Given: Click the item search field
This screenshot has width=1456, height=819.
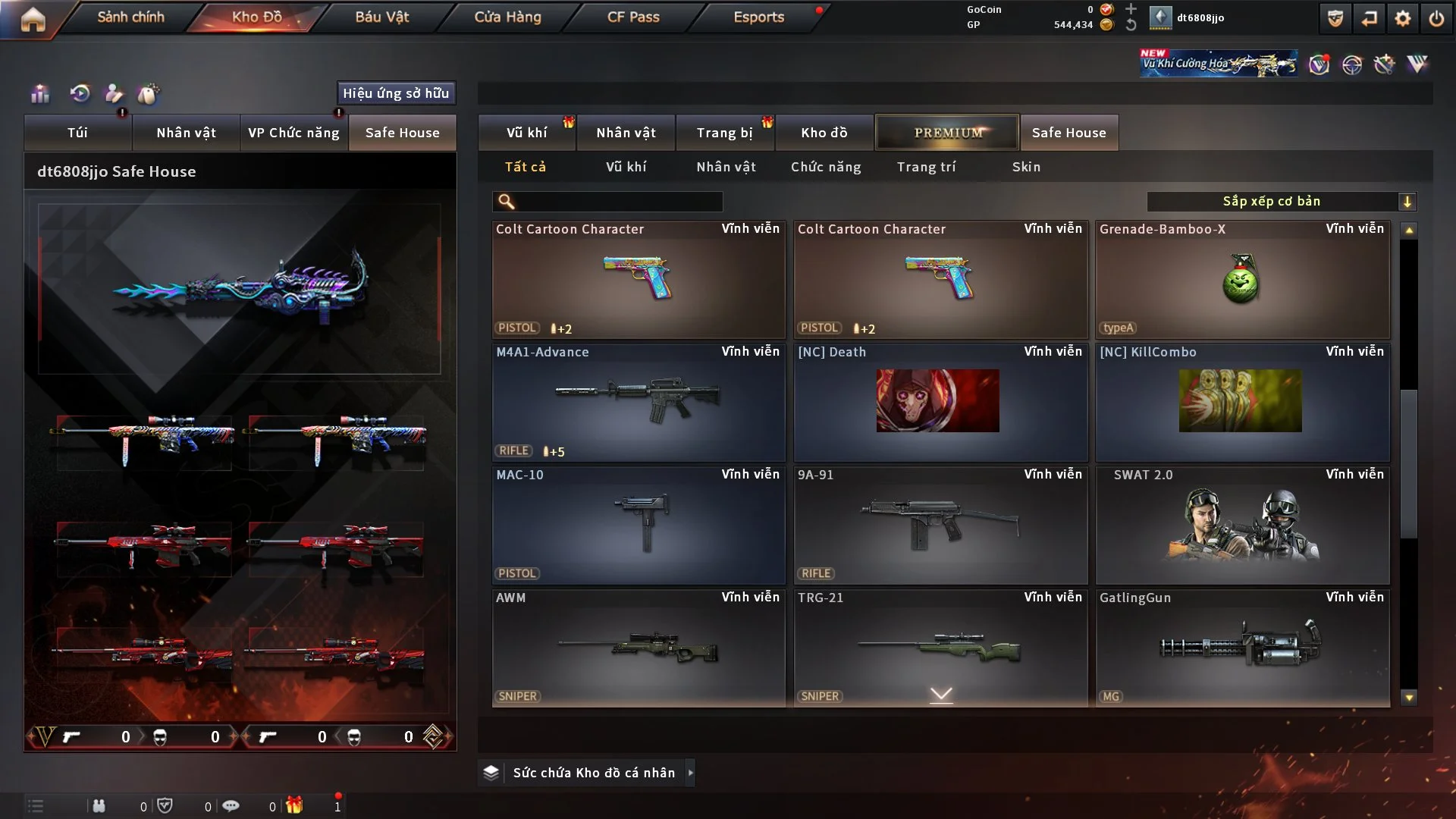Looking at the screenshot, I should pos(618,201).
